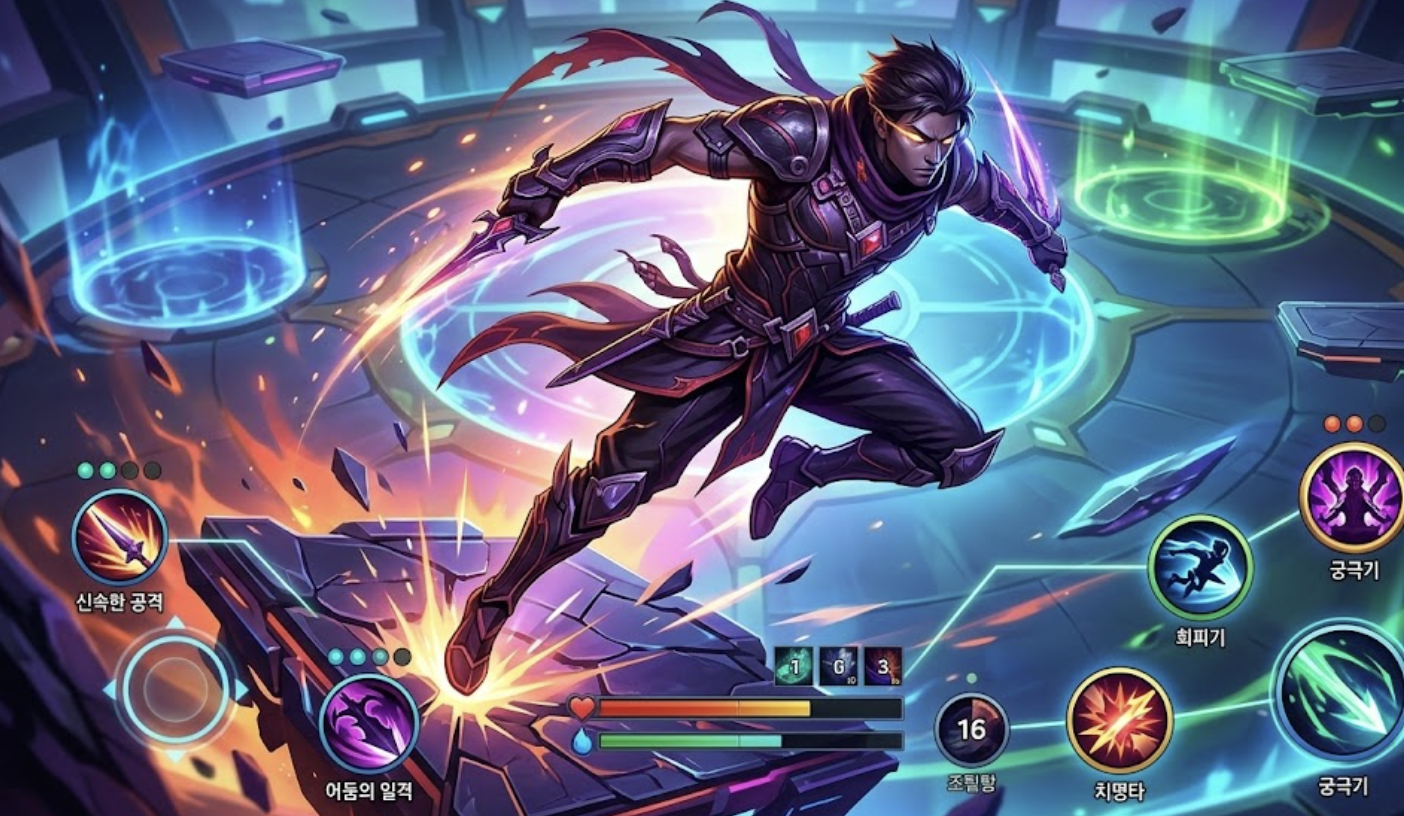This screenshot has height=816, width=1404.
Task: Choose the item slot marked G
Action: [x=838, y=666]
